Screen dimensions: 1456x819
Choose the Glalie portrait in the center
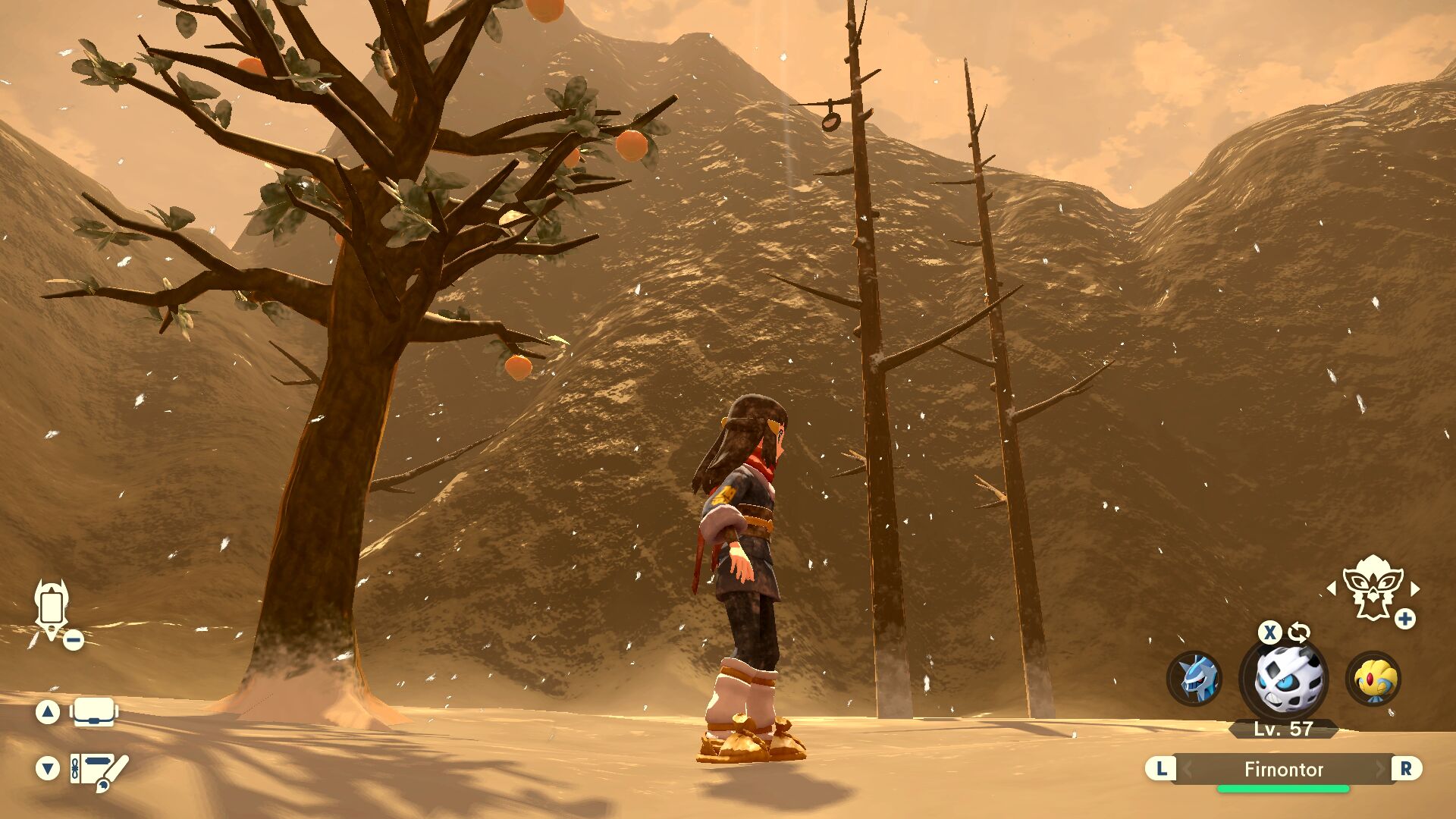[1283, 679]
